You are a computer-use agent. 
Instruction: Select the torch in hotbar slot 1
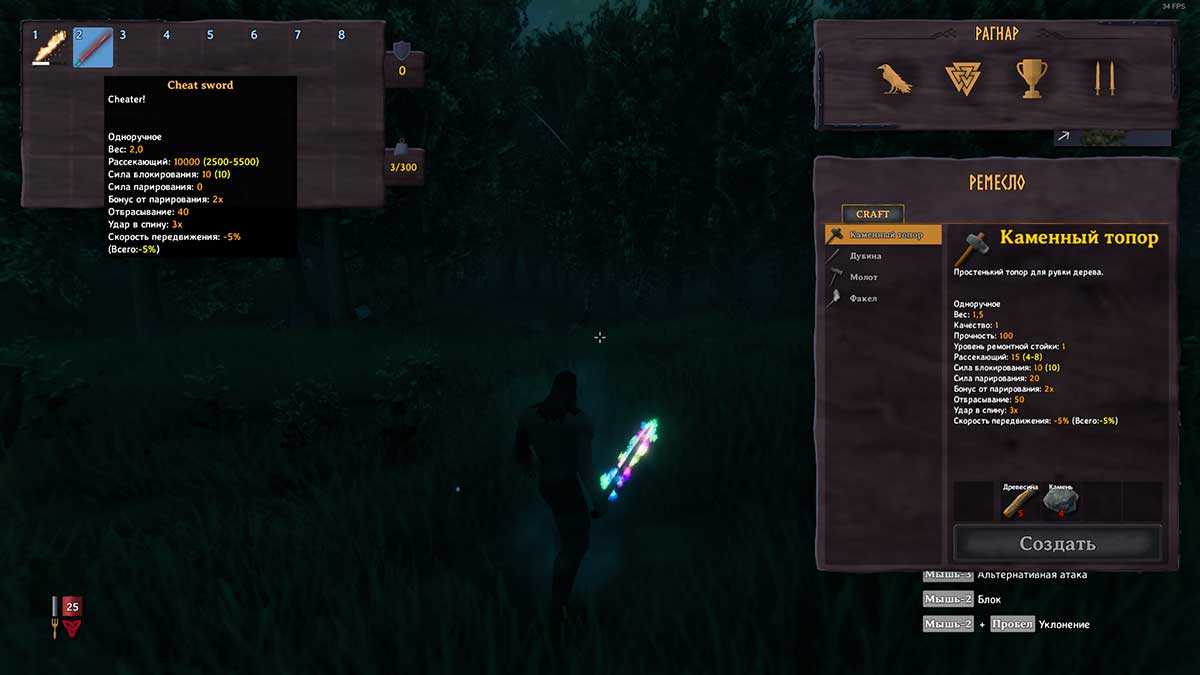(49, 47)
